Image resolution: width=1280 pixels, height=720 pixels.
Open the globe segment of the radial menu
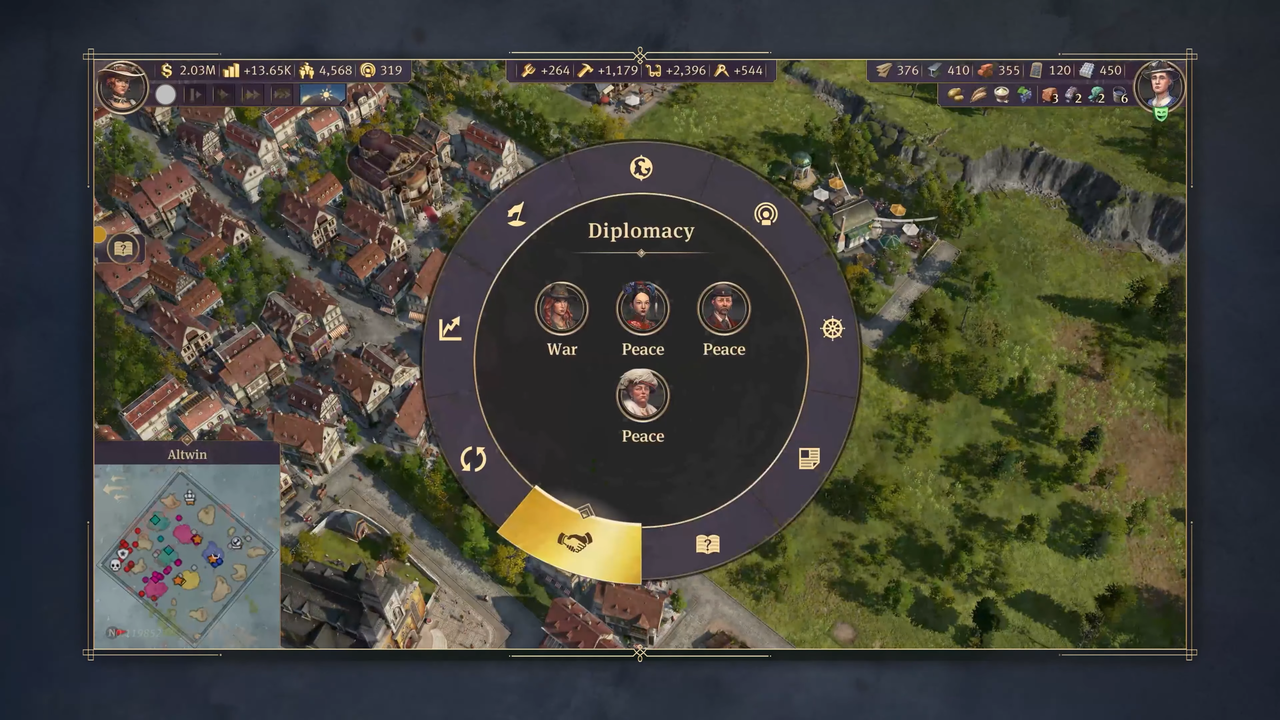click(x=641, y=168)
